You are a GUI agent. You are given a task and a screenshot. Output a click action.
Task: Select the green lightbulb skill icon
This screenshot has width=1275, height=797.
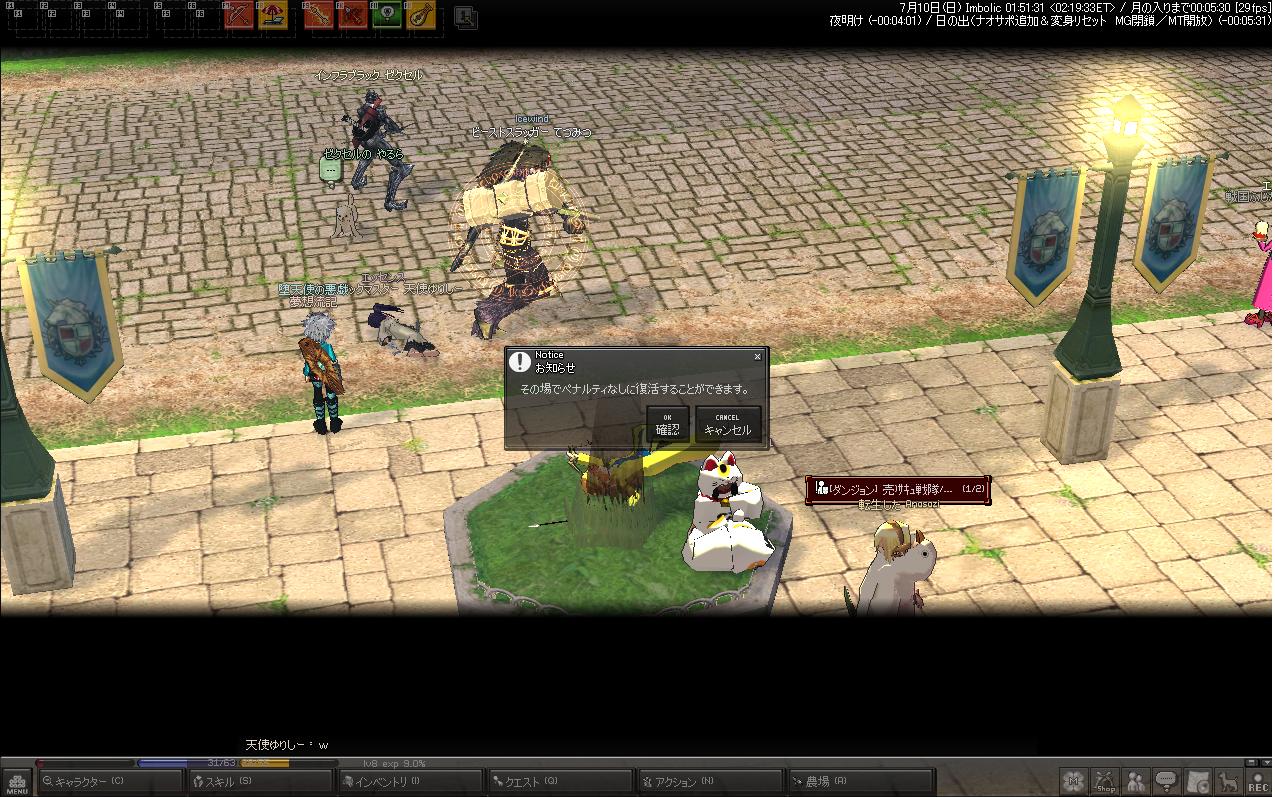click(387, 15)
